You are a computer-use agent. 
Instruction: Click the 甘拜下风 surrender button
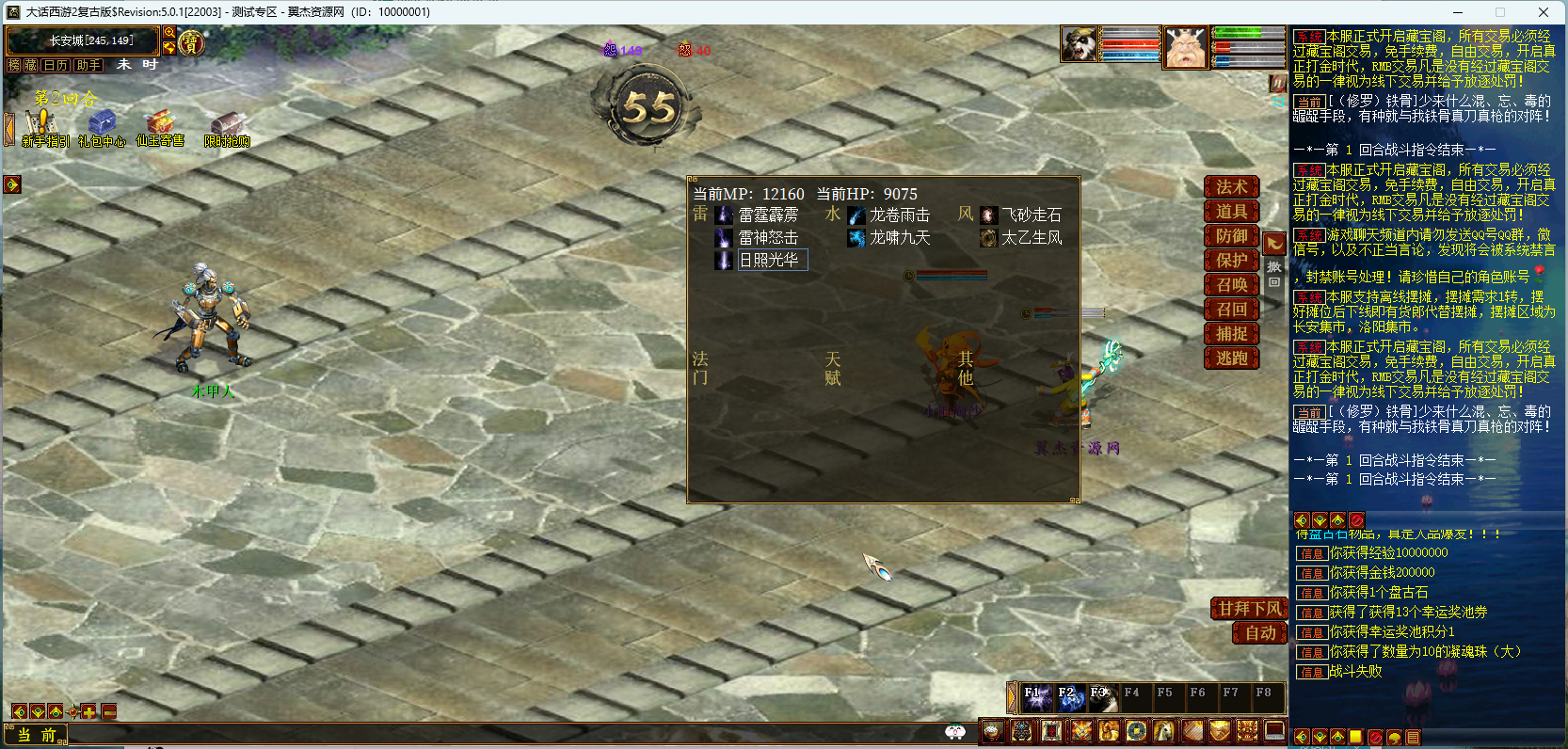coord(1249,609)
